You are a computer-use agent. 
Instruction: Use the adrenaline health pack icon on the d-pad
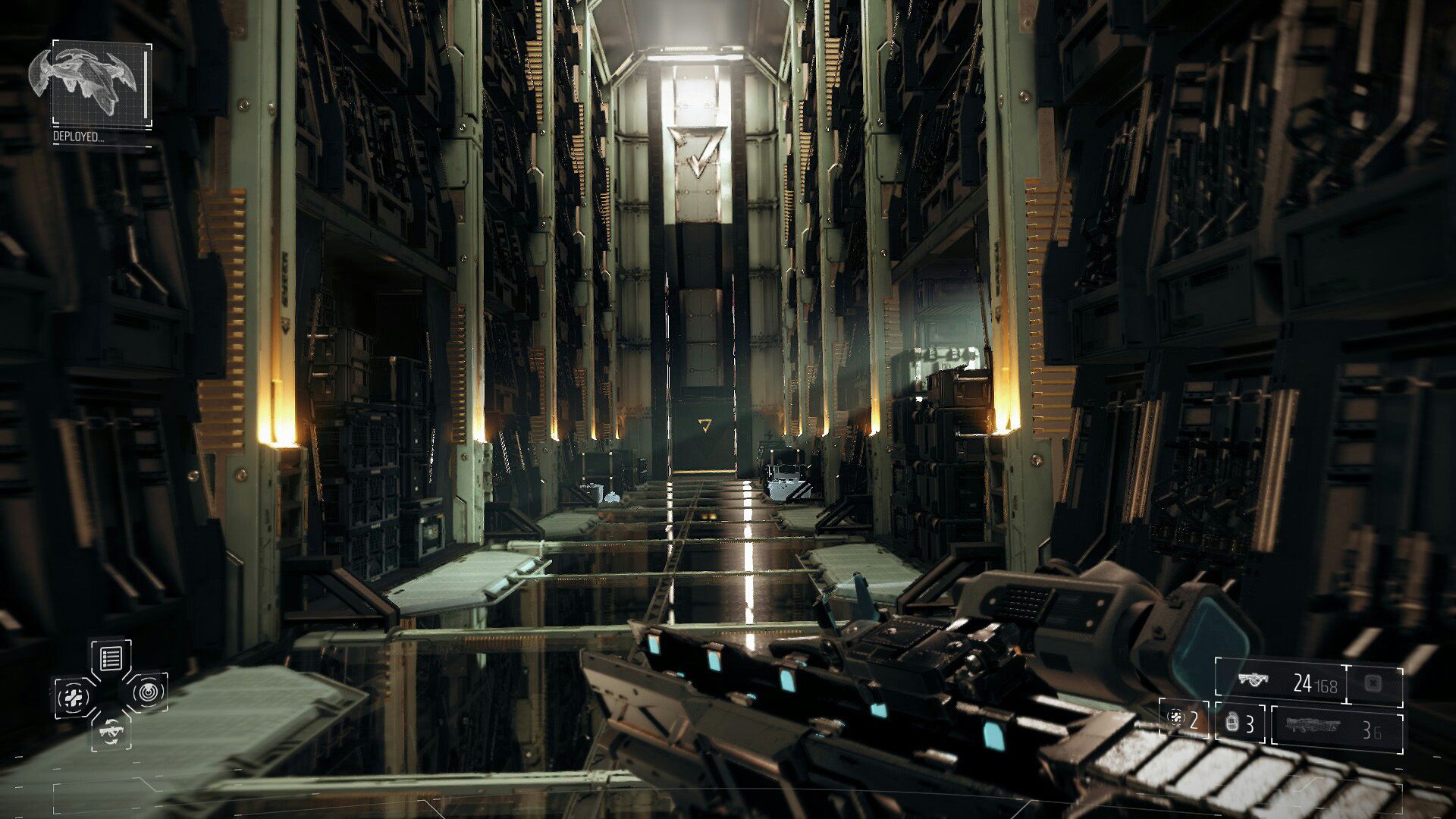[x=74, y=696]
